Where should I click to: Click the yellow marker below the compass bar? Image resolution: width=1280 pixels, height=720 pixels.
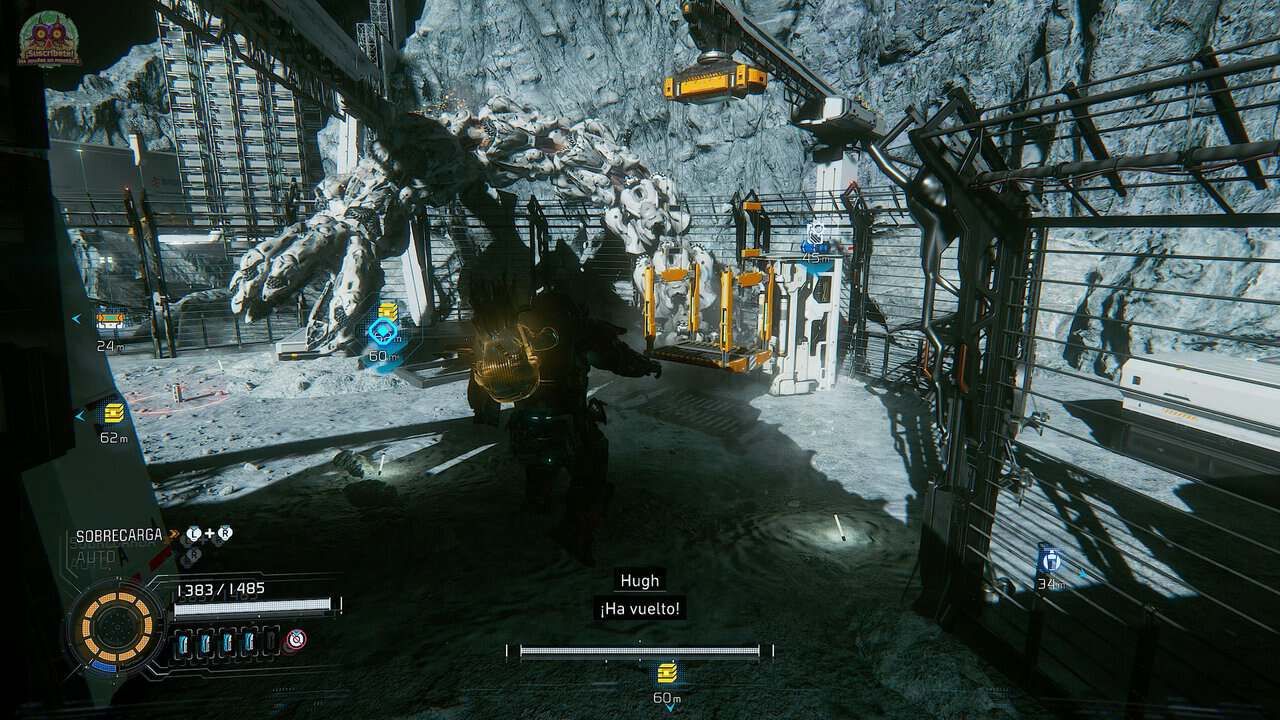[666, 671]
